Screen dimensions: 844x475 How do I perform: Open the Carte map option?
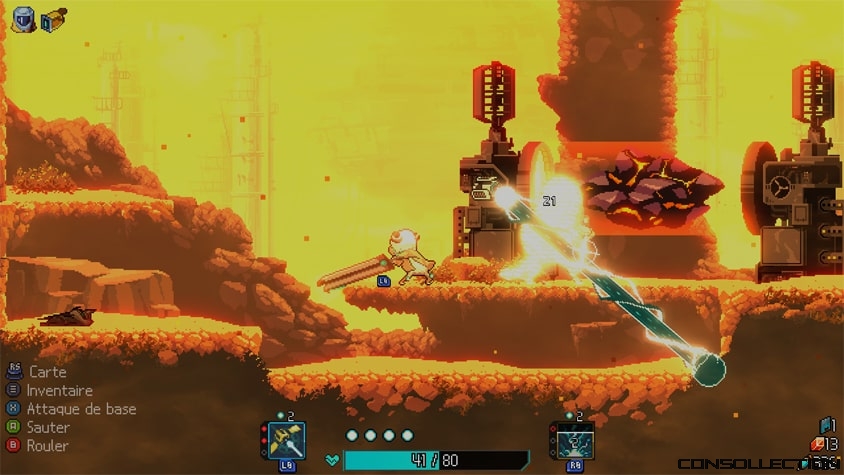[47, 372]
